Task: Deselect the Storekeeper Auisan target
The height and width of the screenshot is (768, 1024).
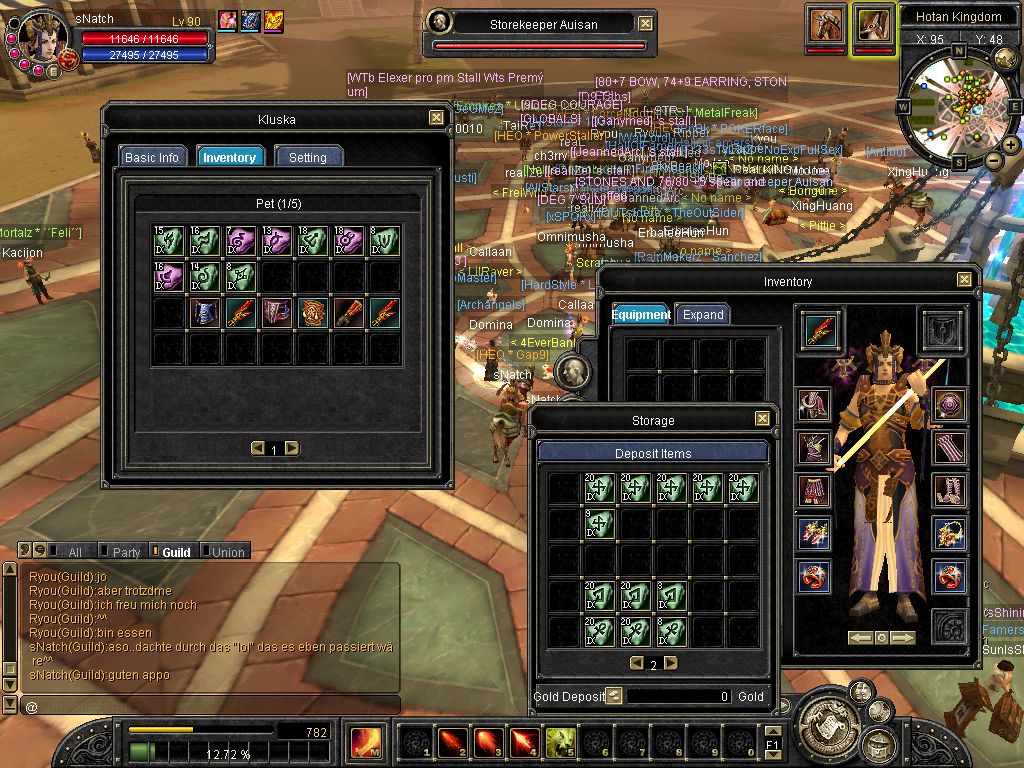Action: (x=645, y=23)
